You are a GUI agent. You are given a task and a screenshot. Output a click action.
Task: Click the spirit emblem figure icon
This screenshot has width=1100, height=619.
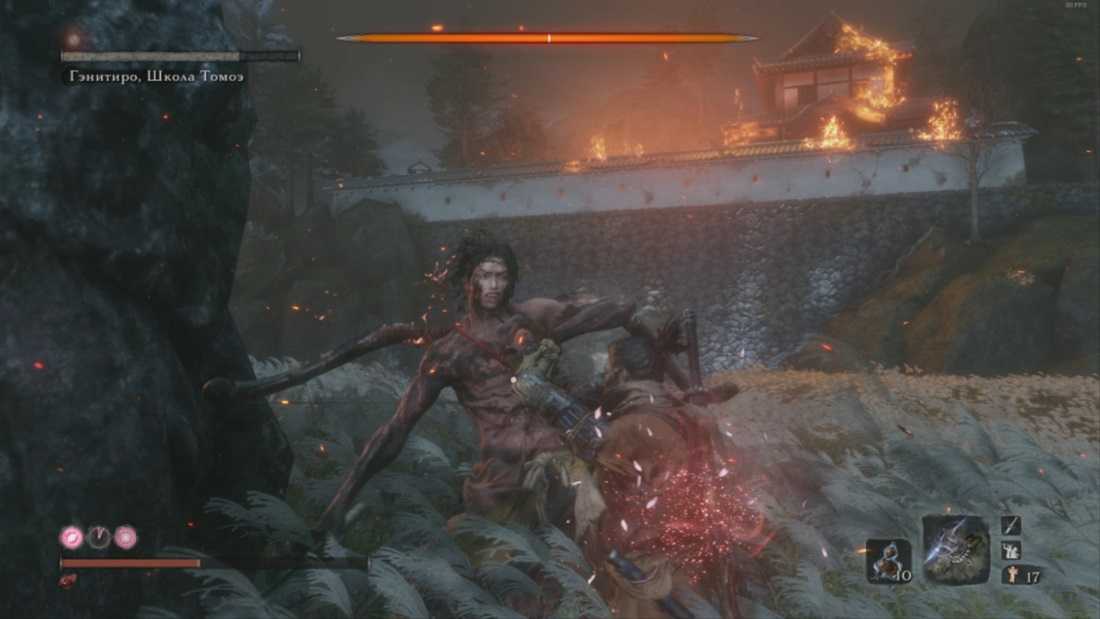tap(1008, 575)
